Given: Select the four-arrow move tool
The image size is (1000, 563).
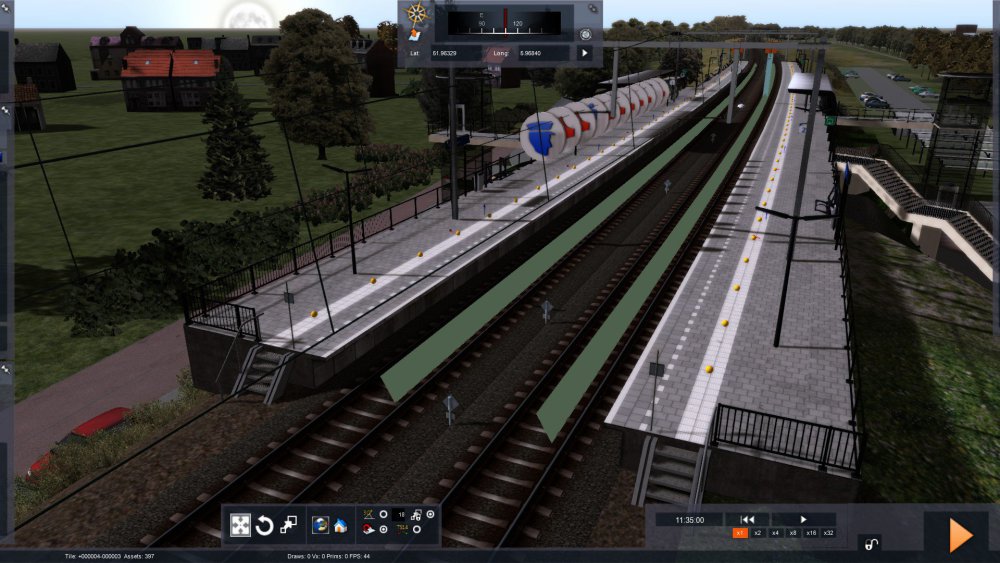Looking at the screenshot, I should (x=240, y=525).
